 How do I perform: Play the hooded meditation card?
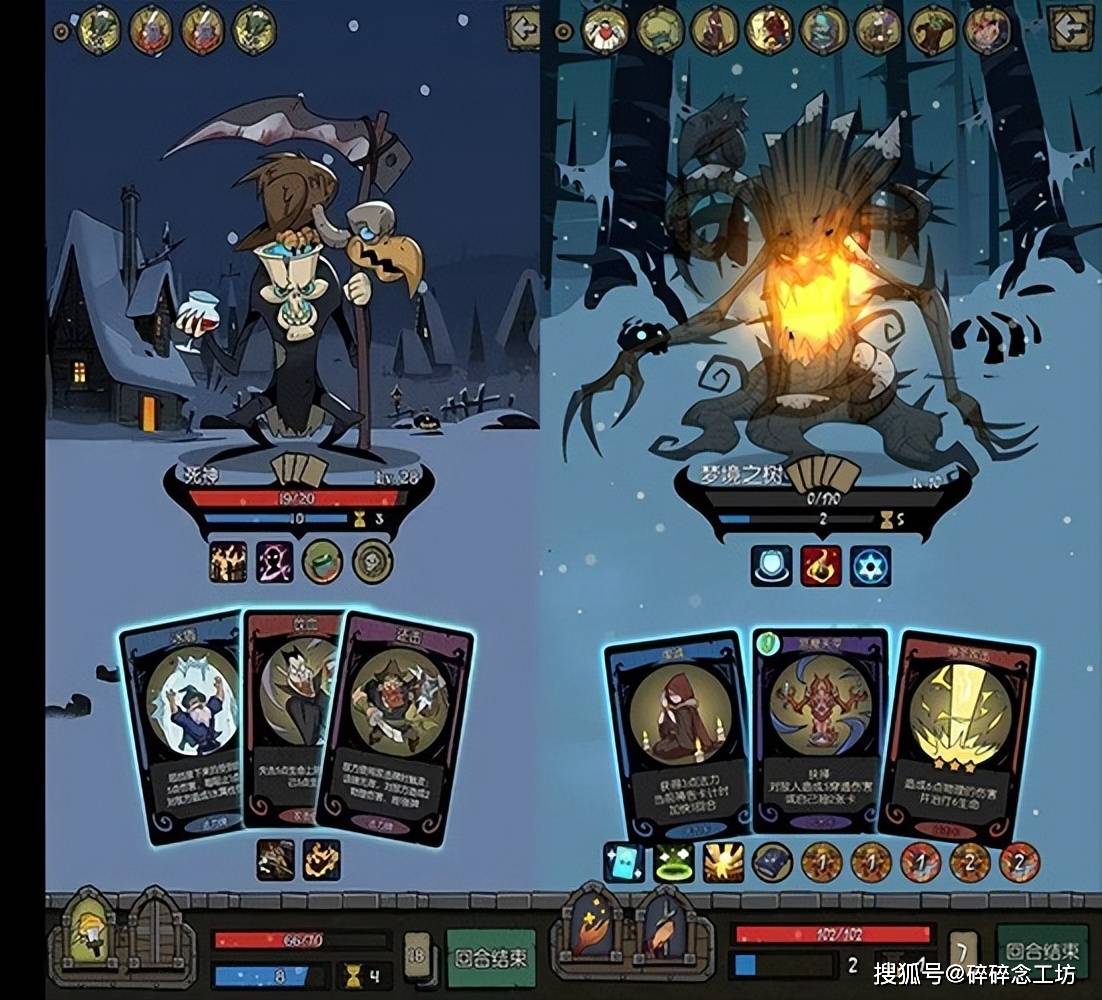click(678, 735)
